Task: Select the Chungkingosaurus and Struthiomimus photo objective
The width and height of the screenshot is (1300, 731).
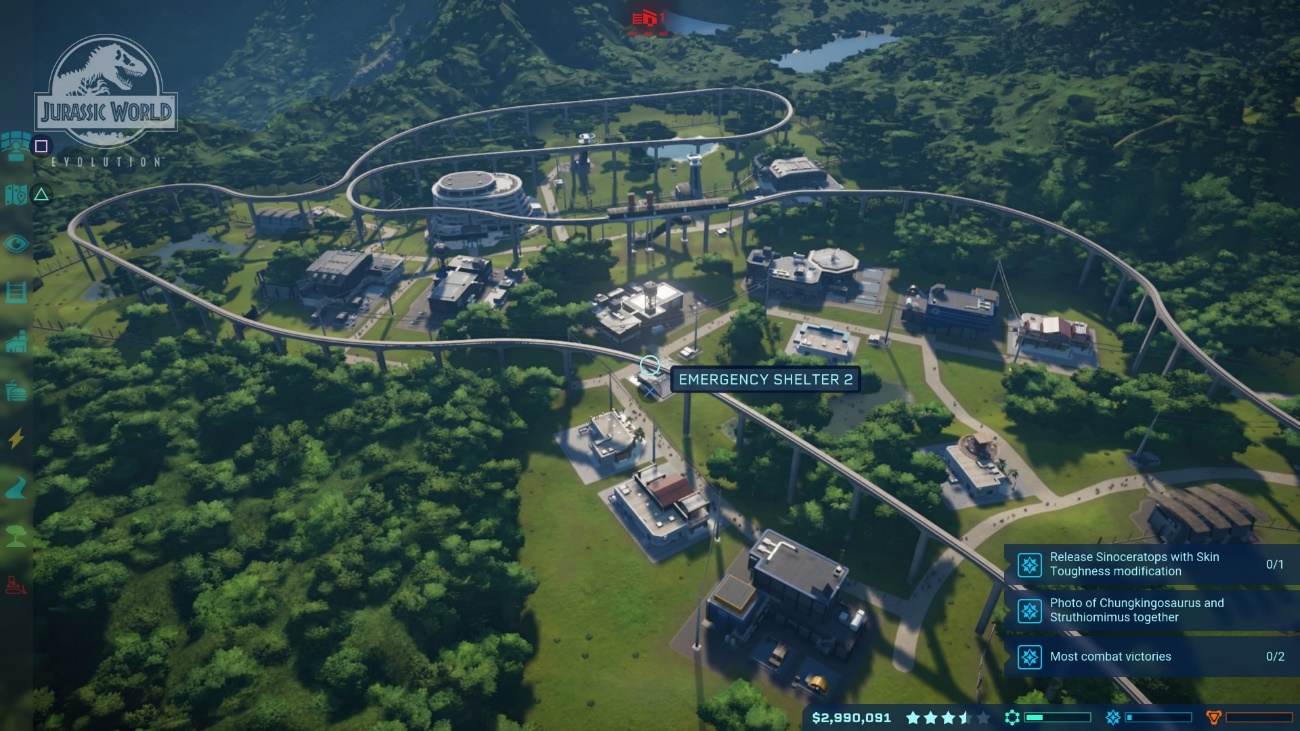Action: 1152,610
